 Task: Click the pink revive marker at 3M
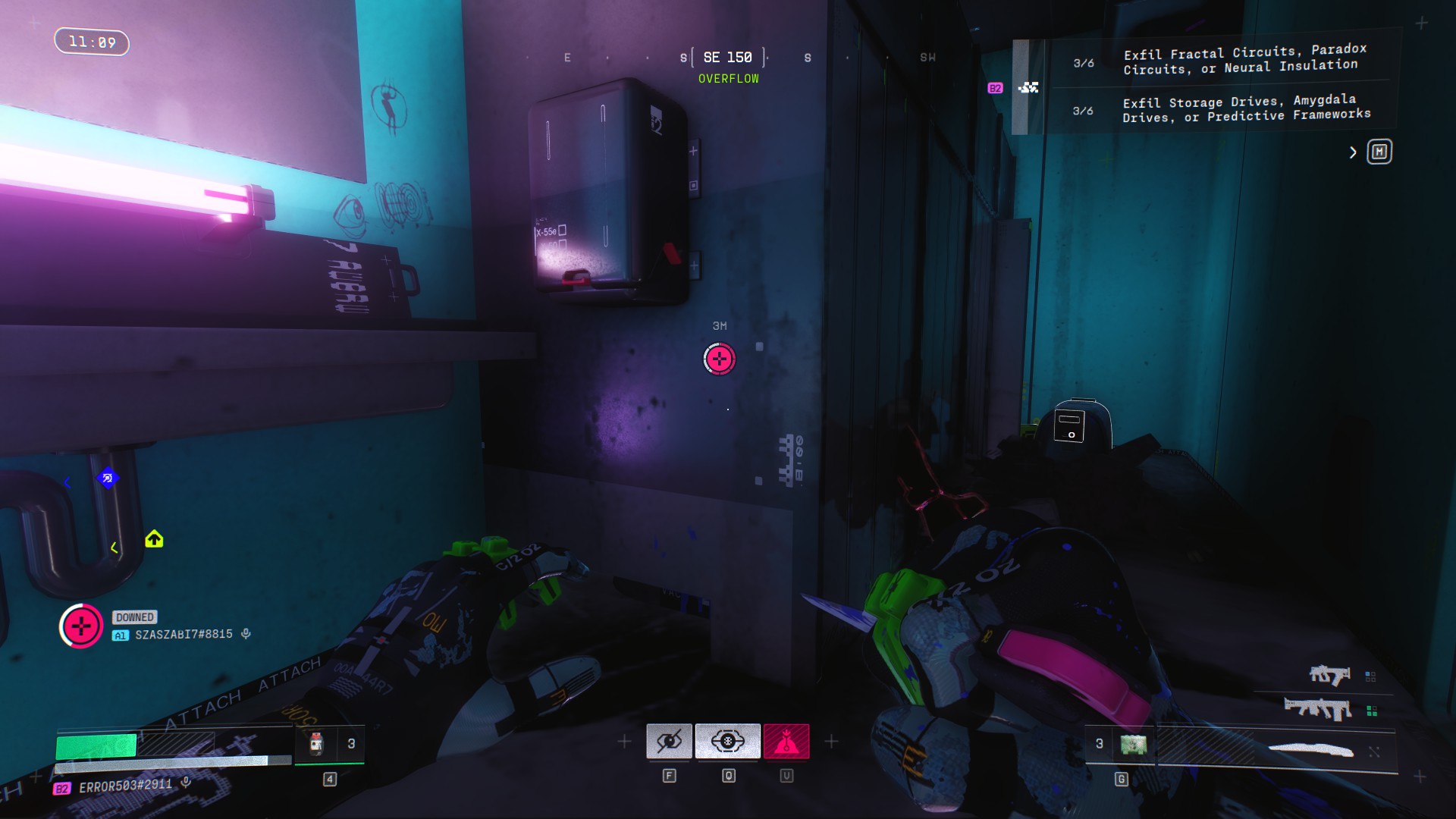(x=719, y=359)
